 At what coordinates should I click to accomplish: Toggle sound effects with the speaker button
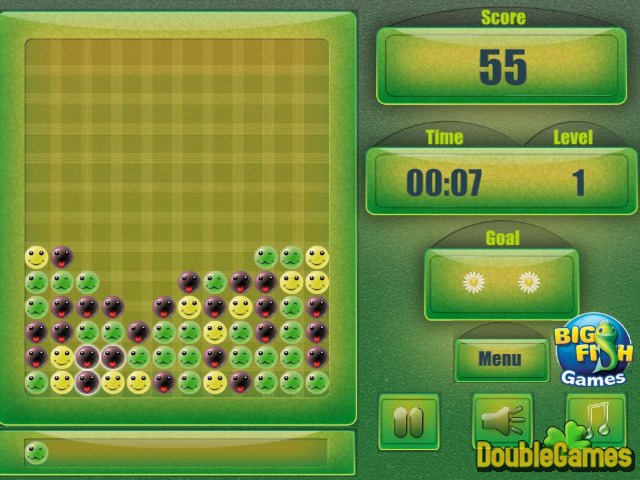[499, 420]
